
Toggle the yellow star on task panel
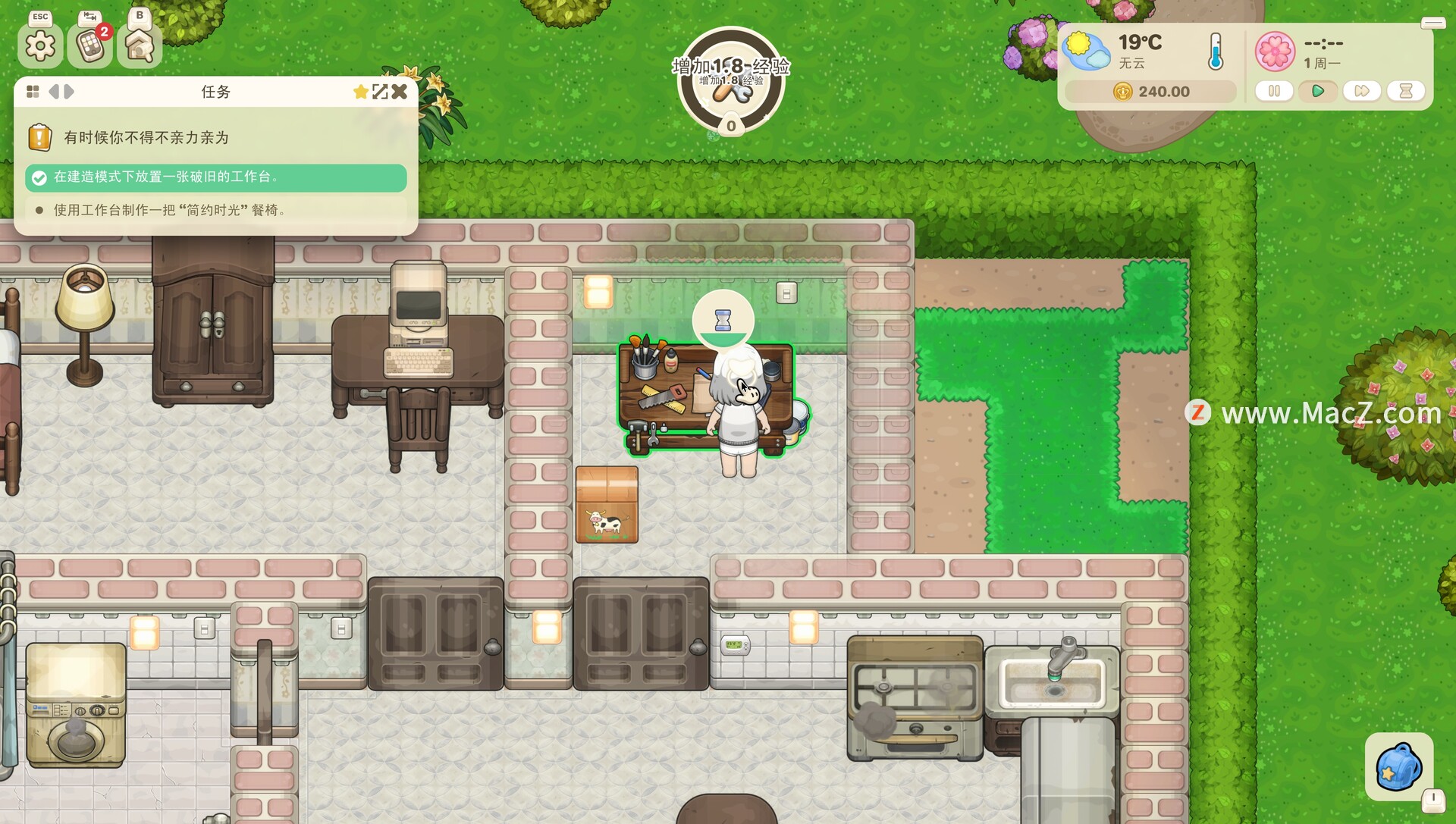coord(360,92)
